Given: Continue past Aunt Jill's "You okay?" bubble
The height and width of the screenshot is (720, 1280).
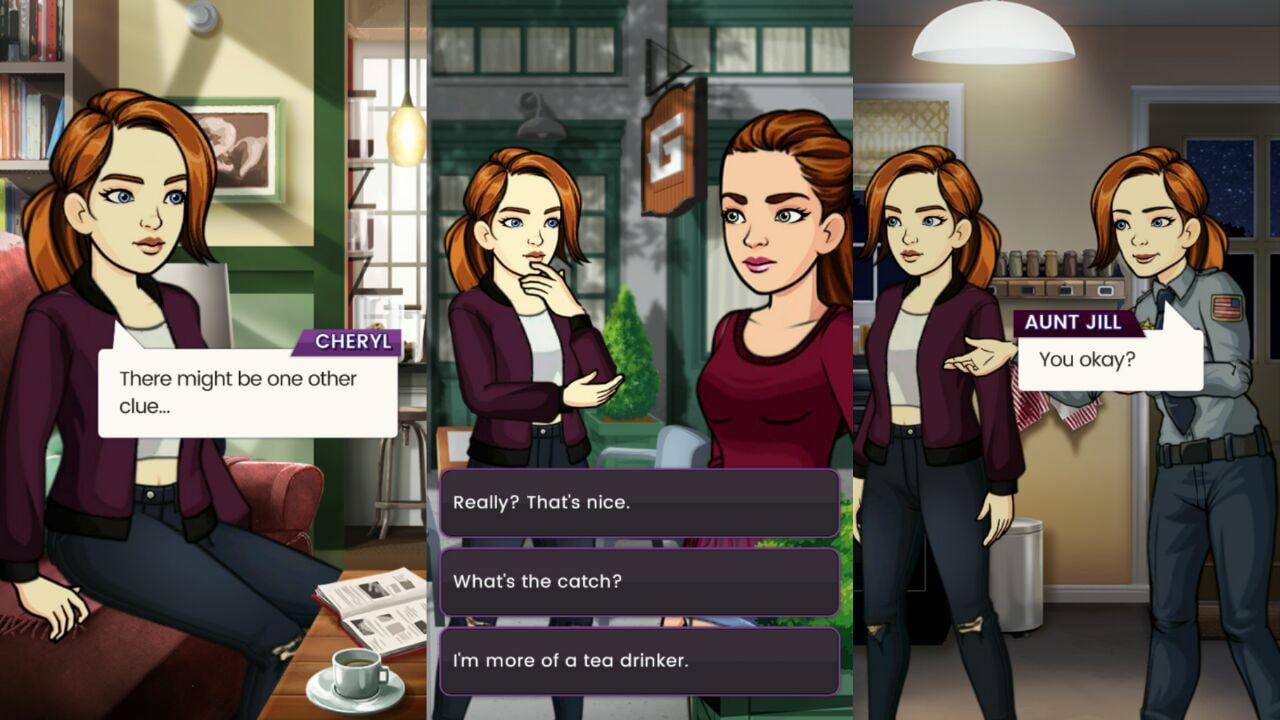Looking at the screenshot, I should [1109, 360].
